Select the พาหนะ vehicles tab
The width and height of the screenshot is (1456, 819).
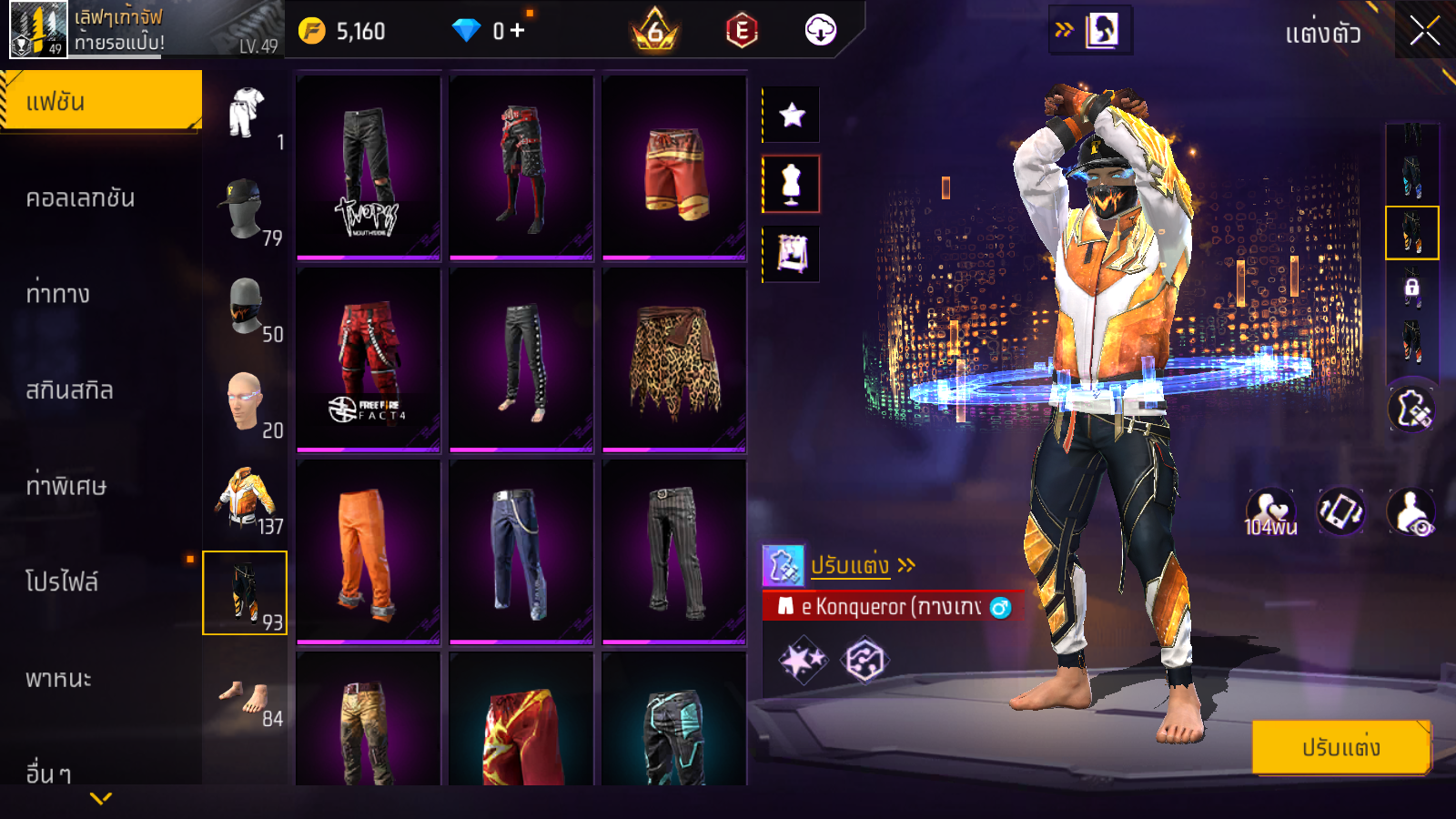[58, 679]
